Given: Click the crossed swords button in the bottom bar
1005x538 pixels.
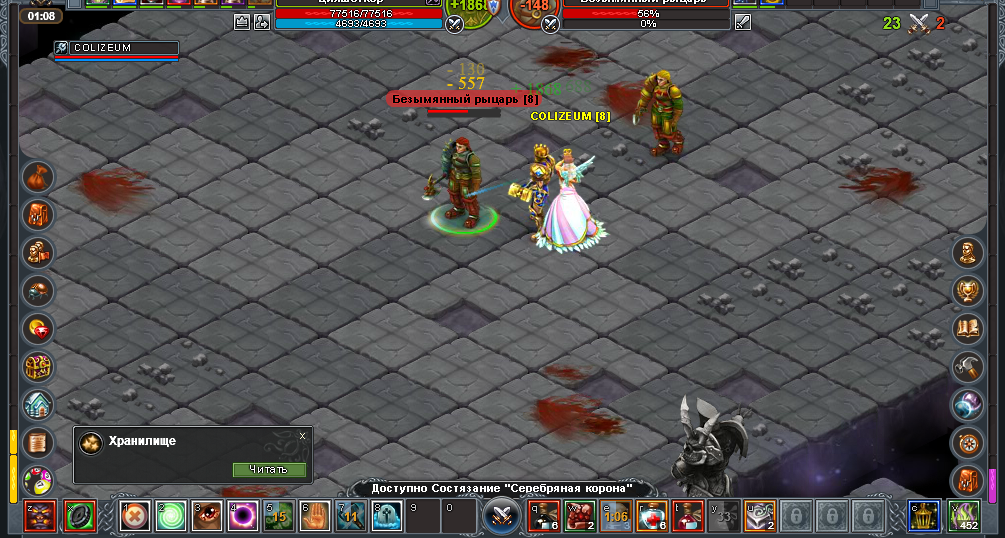Looking at the screenshot, I should tap(500, 516).
